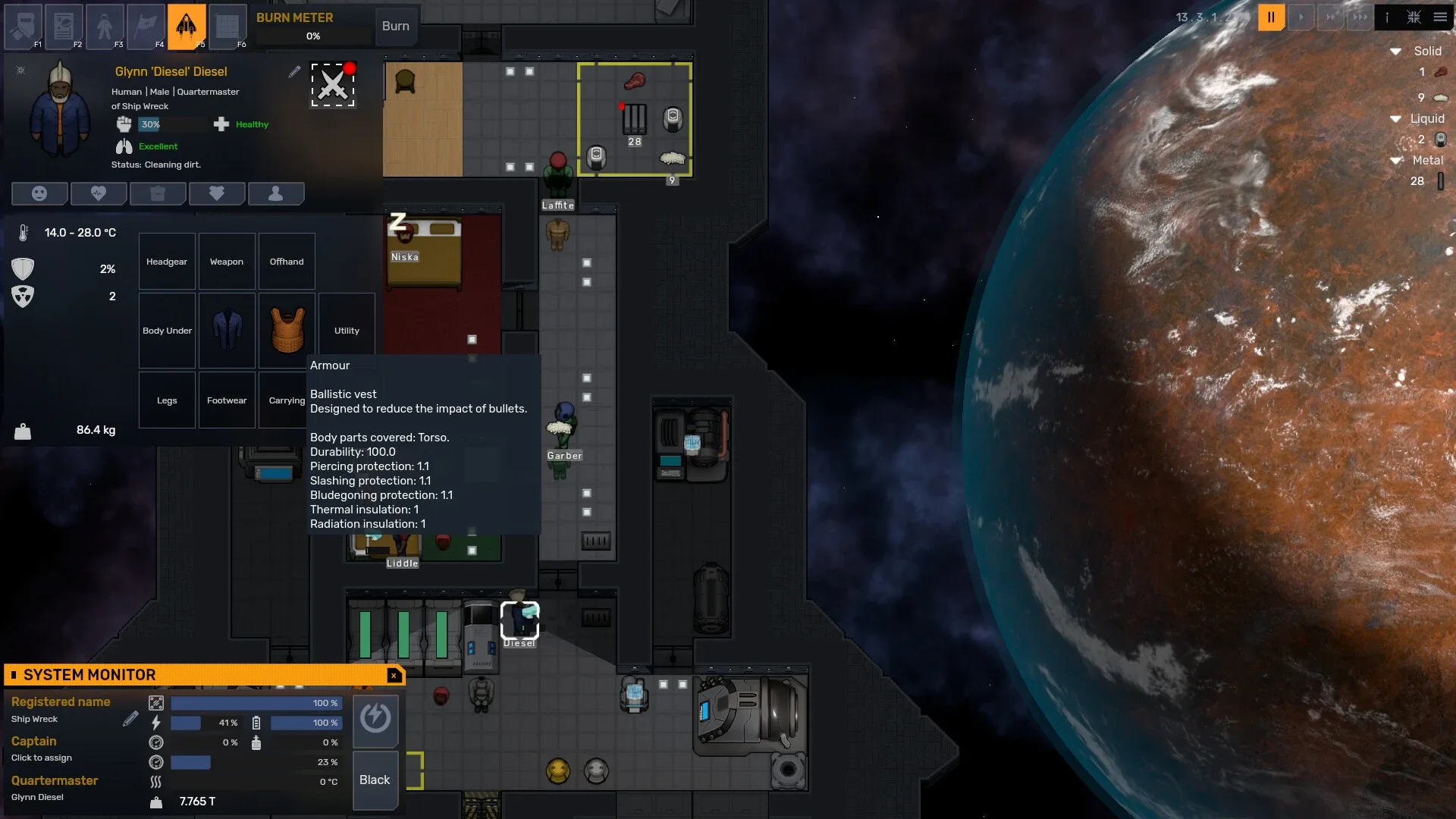Collapse the Metal resources category
The image size is (1456, 819).
tap(1395, 161)
